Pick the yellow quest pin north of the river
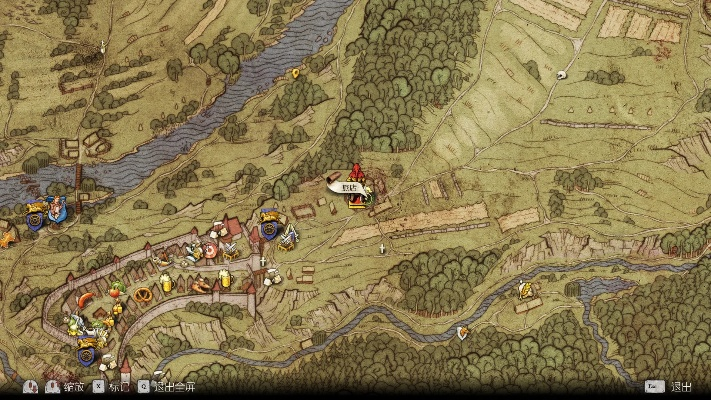711x400 pixels. click(295, 73)
